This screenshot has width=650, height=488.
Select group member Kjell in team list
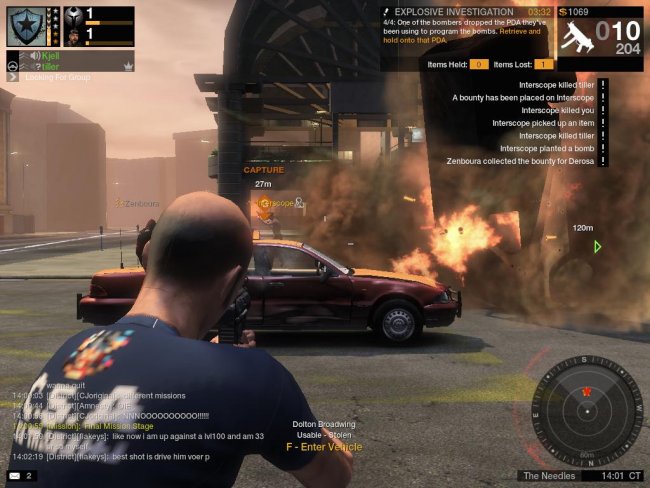[x=52, y=56]
